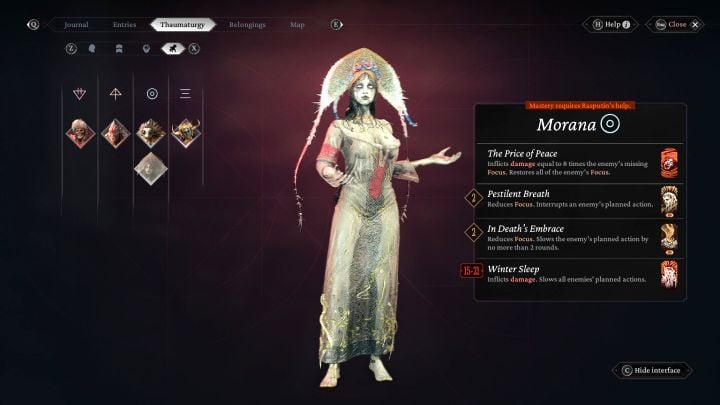Switch to the Entries tab
The image size is (720, 405).
coord(125,24)
